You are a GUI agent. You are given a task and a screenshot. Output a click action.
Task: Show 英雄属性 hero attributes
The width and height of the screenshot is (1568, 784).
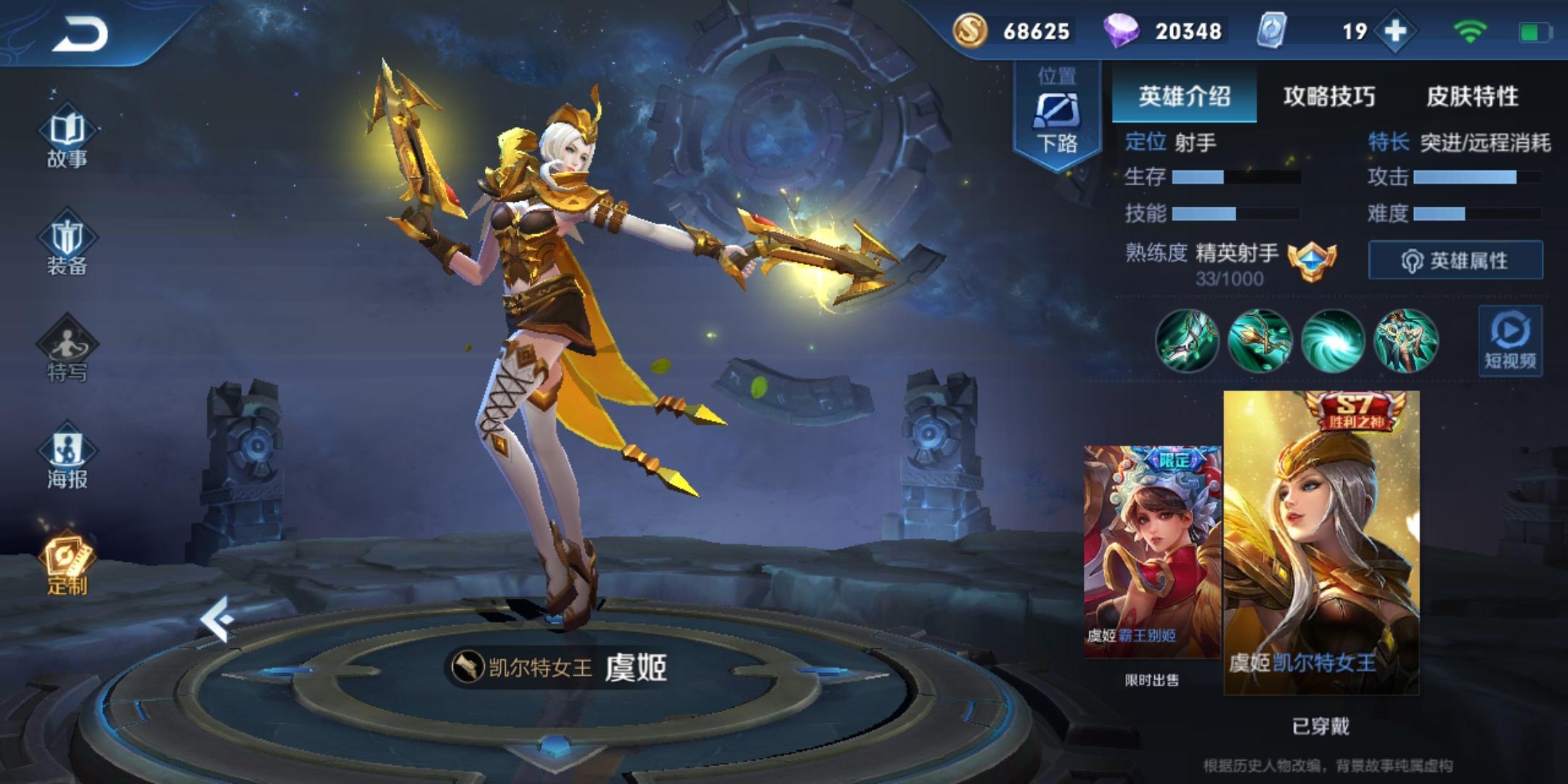coord(1455,260)
